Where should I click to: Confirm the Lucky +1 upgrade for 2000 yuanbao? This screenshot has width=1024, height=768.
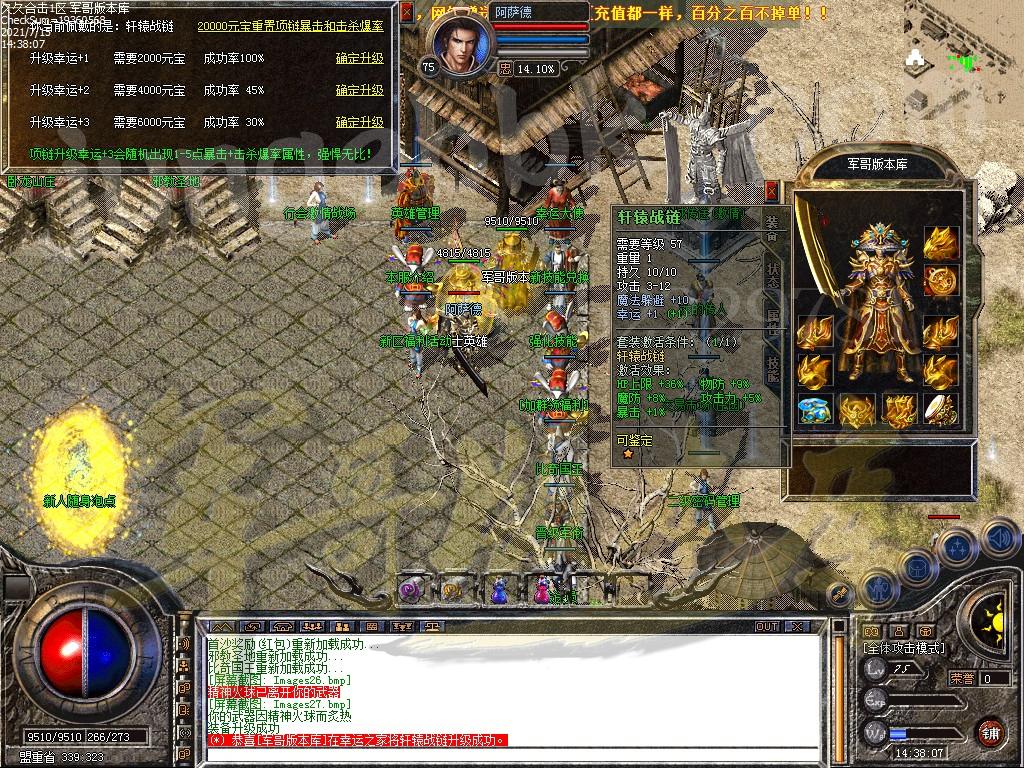pos(359,58)
